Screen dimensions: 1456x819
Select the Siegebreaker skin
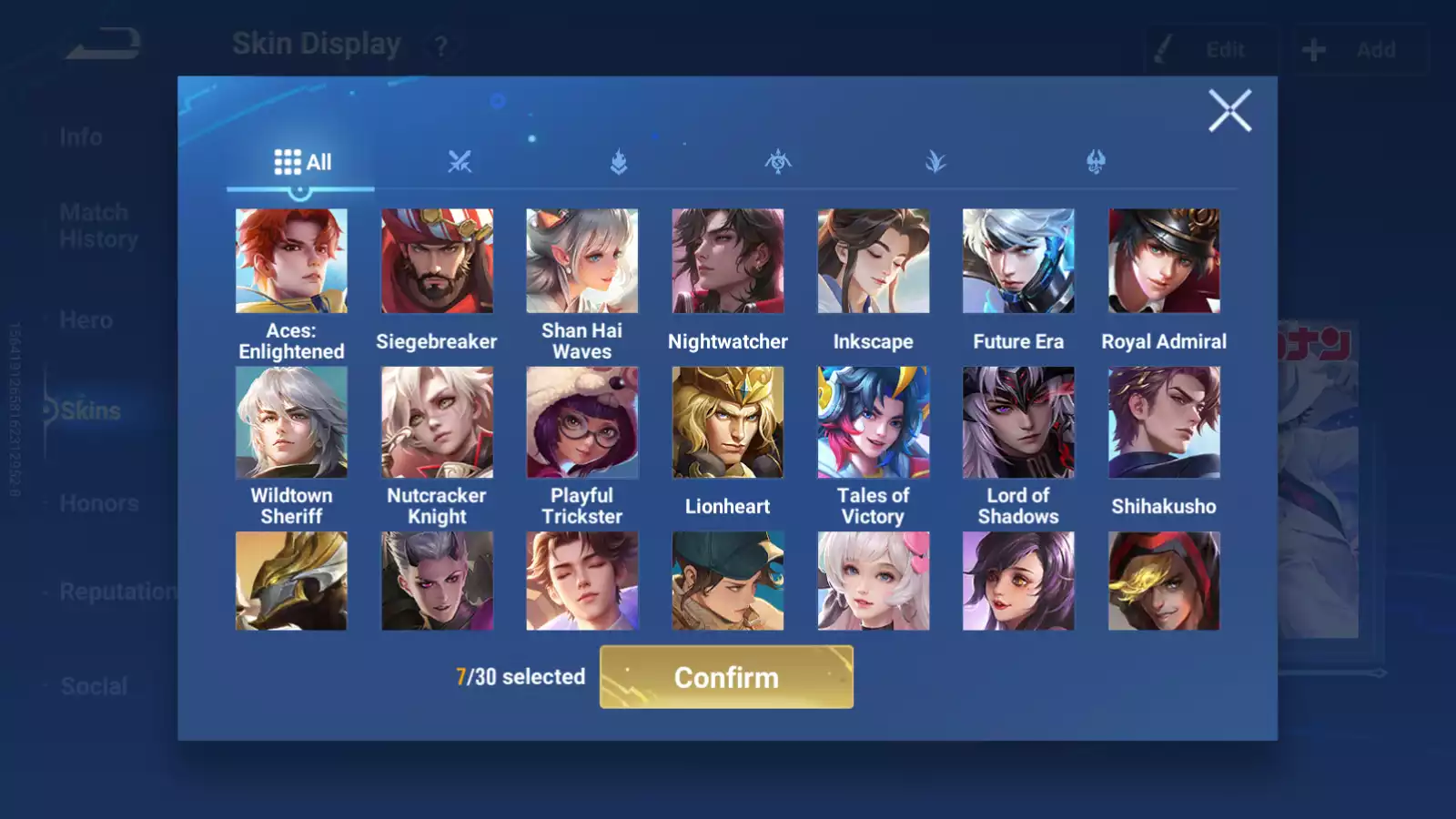click(x=437, y=261)
